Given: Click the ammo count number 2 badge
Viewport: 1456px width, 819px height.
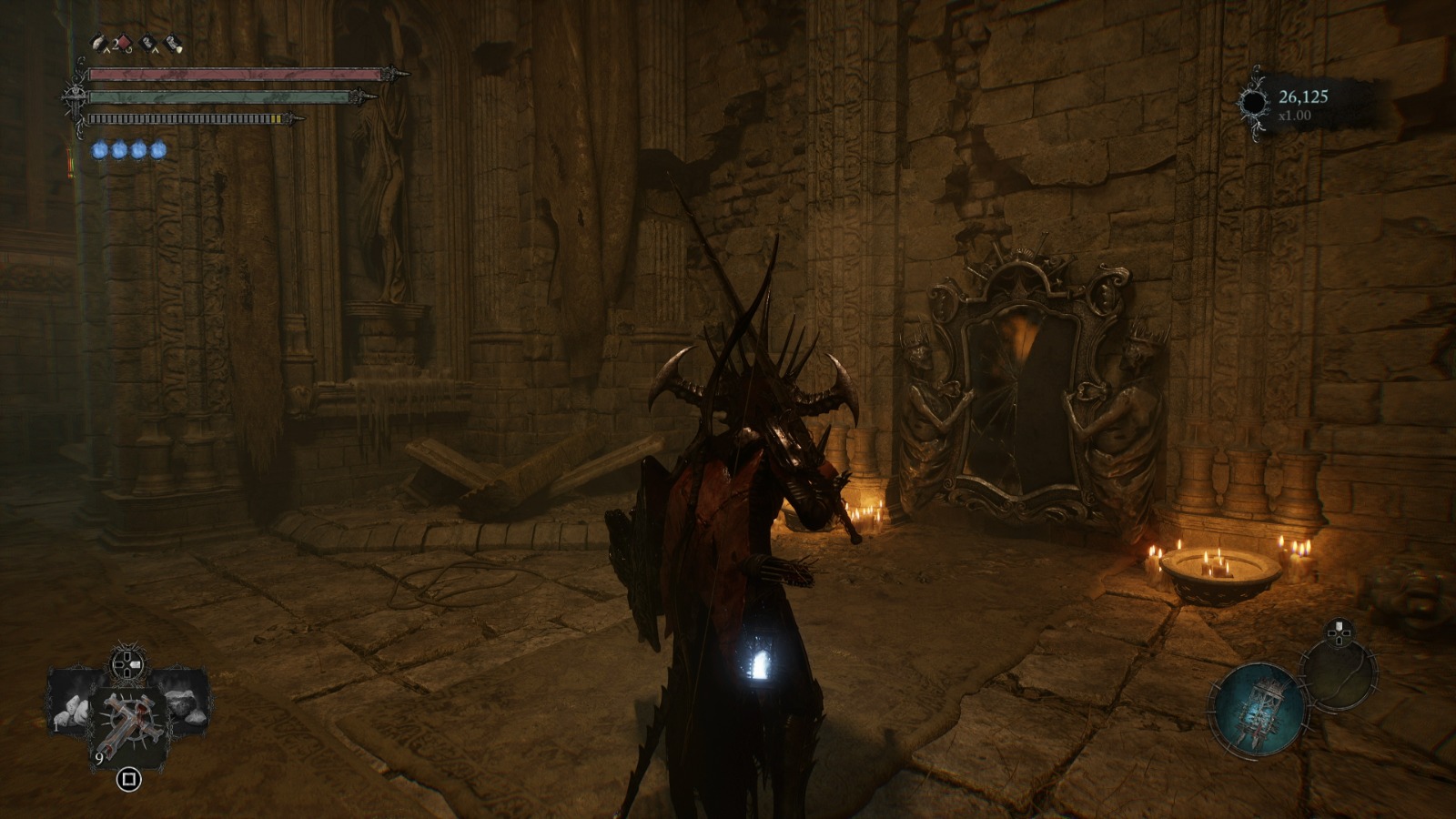Looking at the screenshot, I should click(115, 42).
